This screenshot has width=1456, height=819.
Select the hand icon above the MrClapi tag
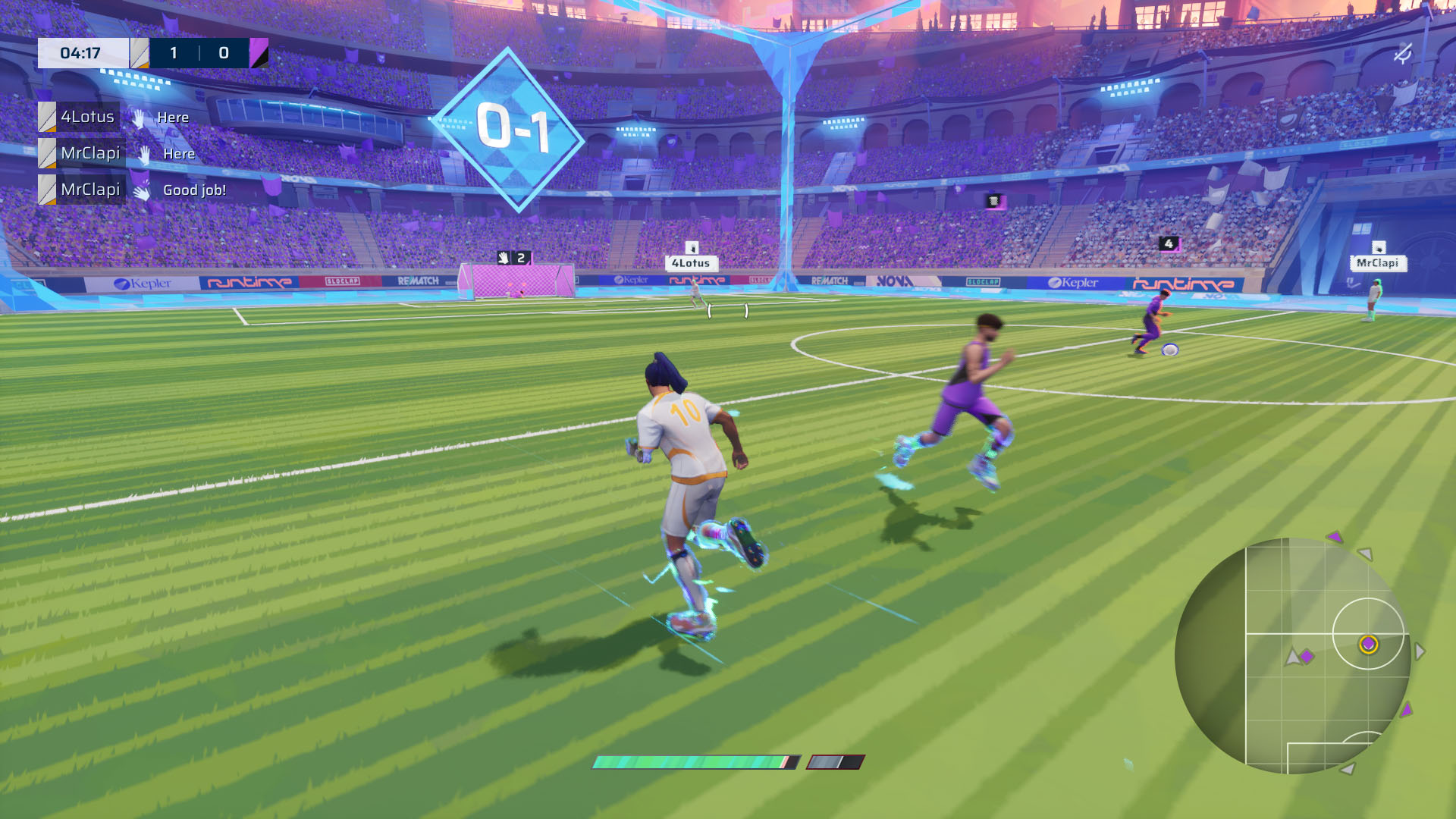click(1379, 249)
